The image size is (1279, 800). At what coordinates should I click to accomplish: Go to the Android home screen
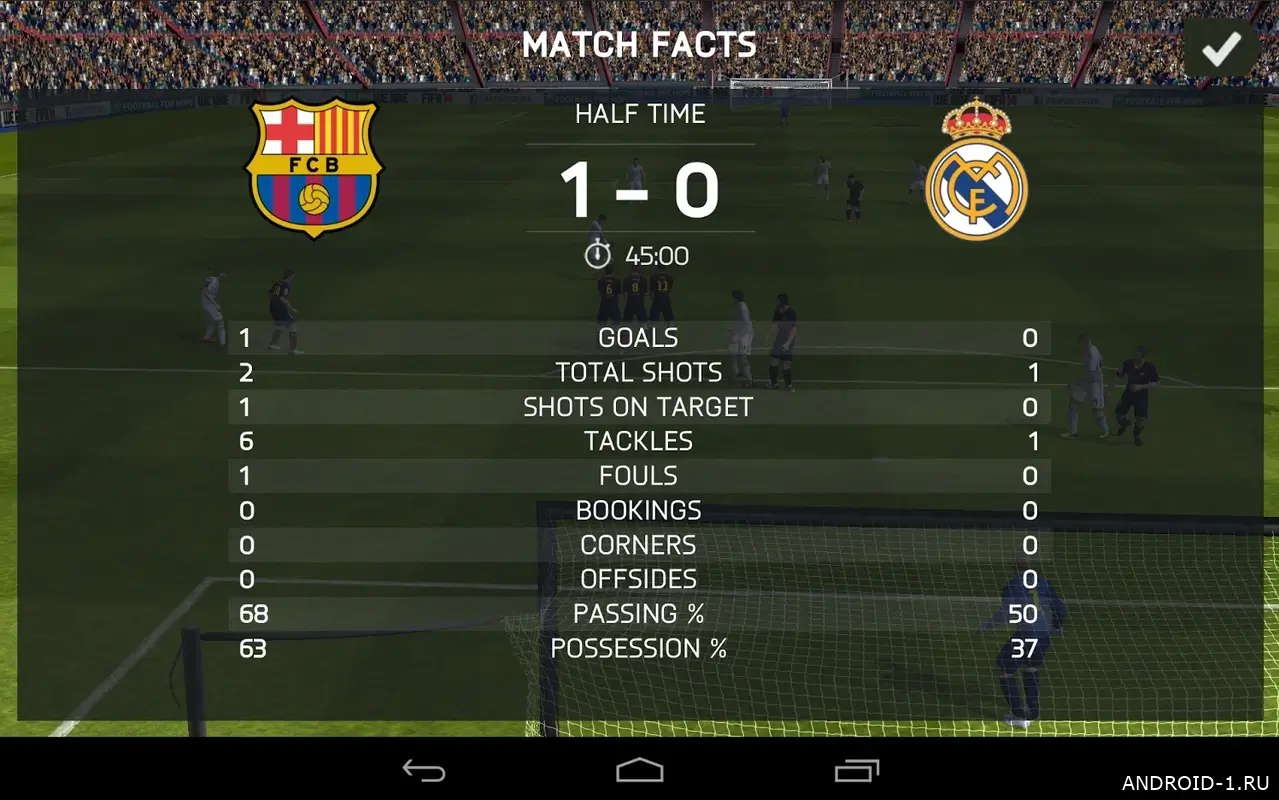coord(639,770)
